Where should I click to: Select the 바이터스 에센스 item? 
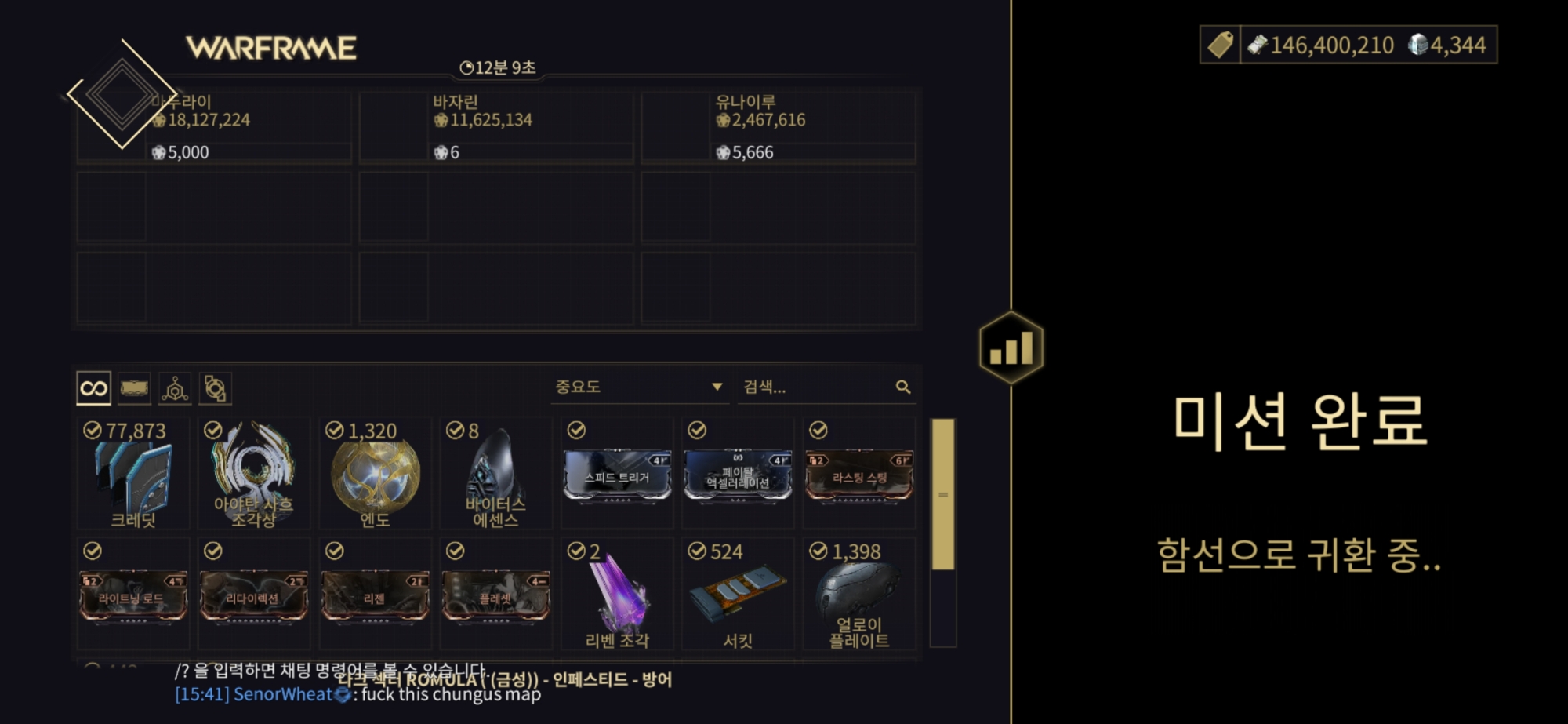(x=495, y=474)
